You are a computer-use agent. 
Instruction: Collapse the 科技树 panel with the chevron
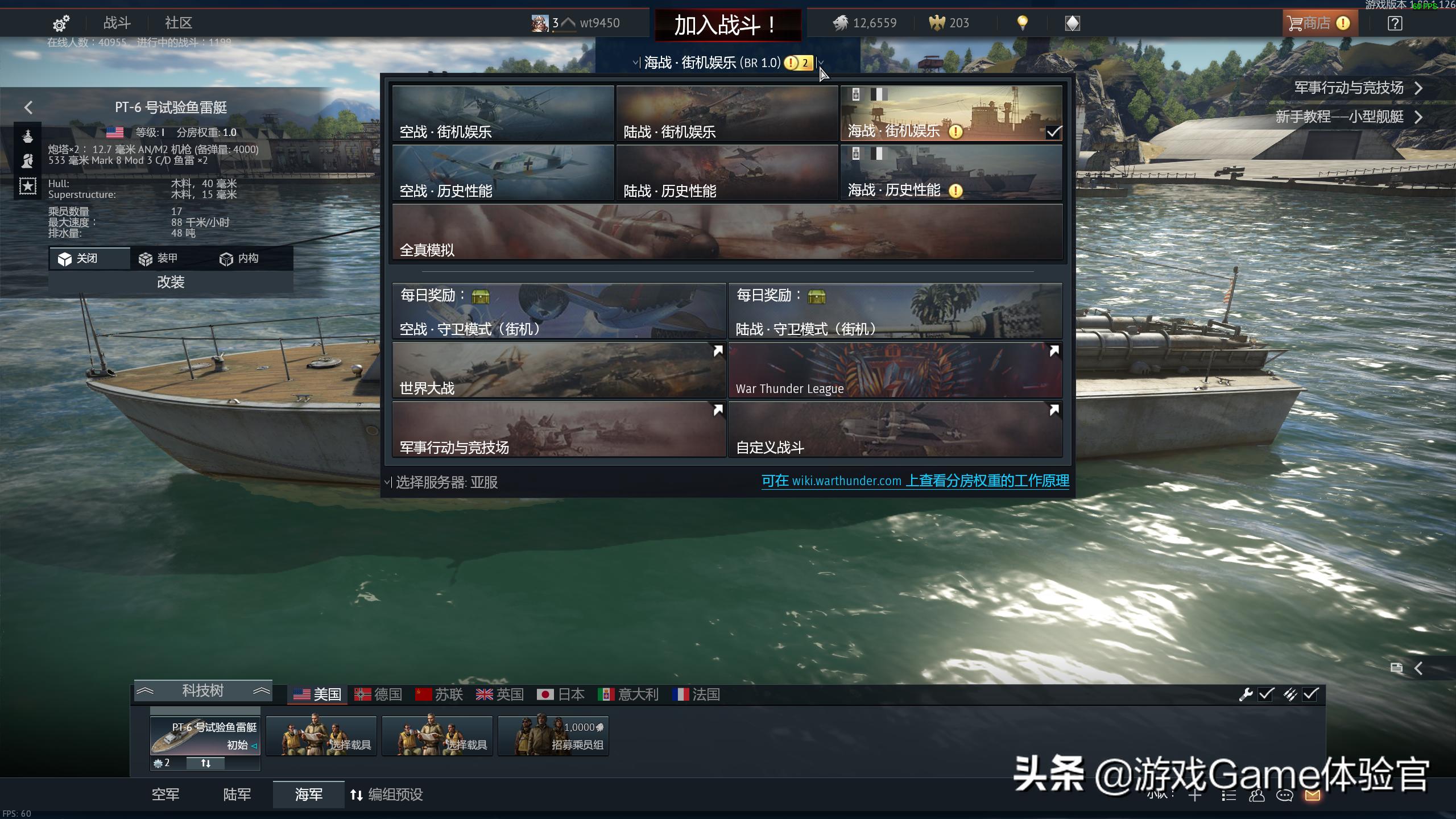[x=147, y=690]
